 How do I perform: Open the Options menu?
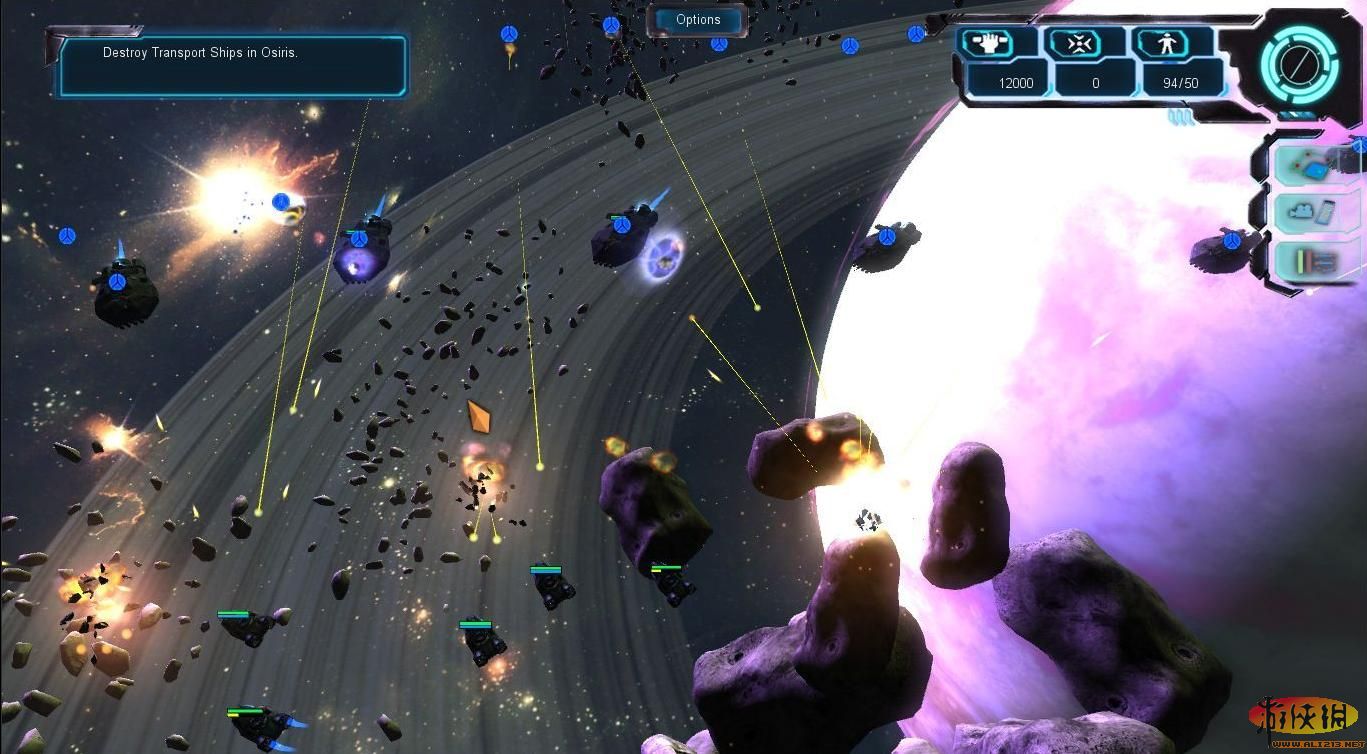698,20
